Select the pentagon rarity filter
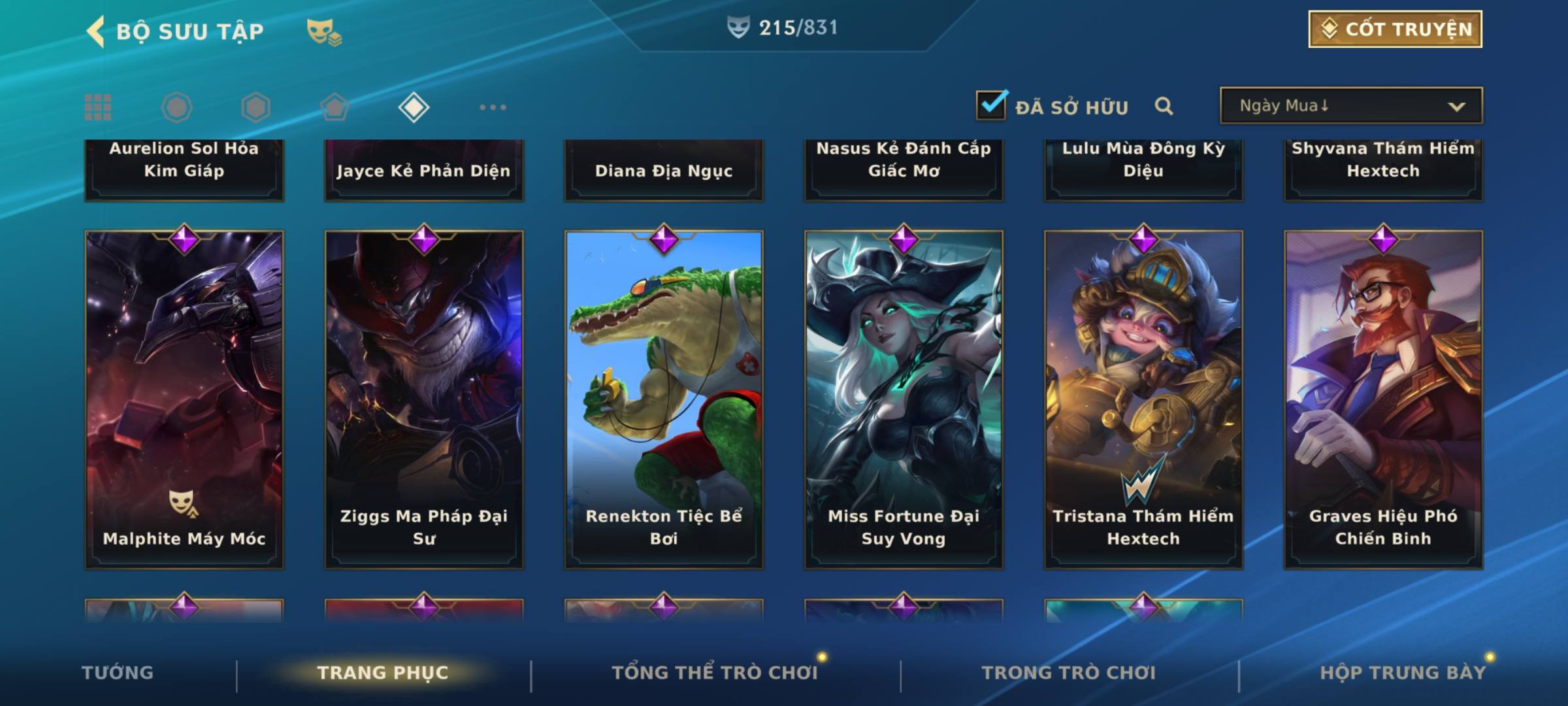 (335, 107)
